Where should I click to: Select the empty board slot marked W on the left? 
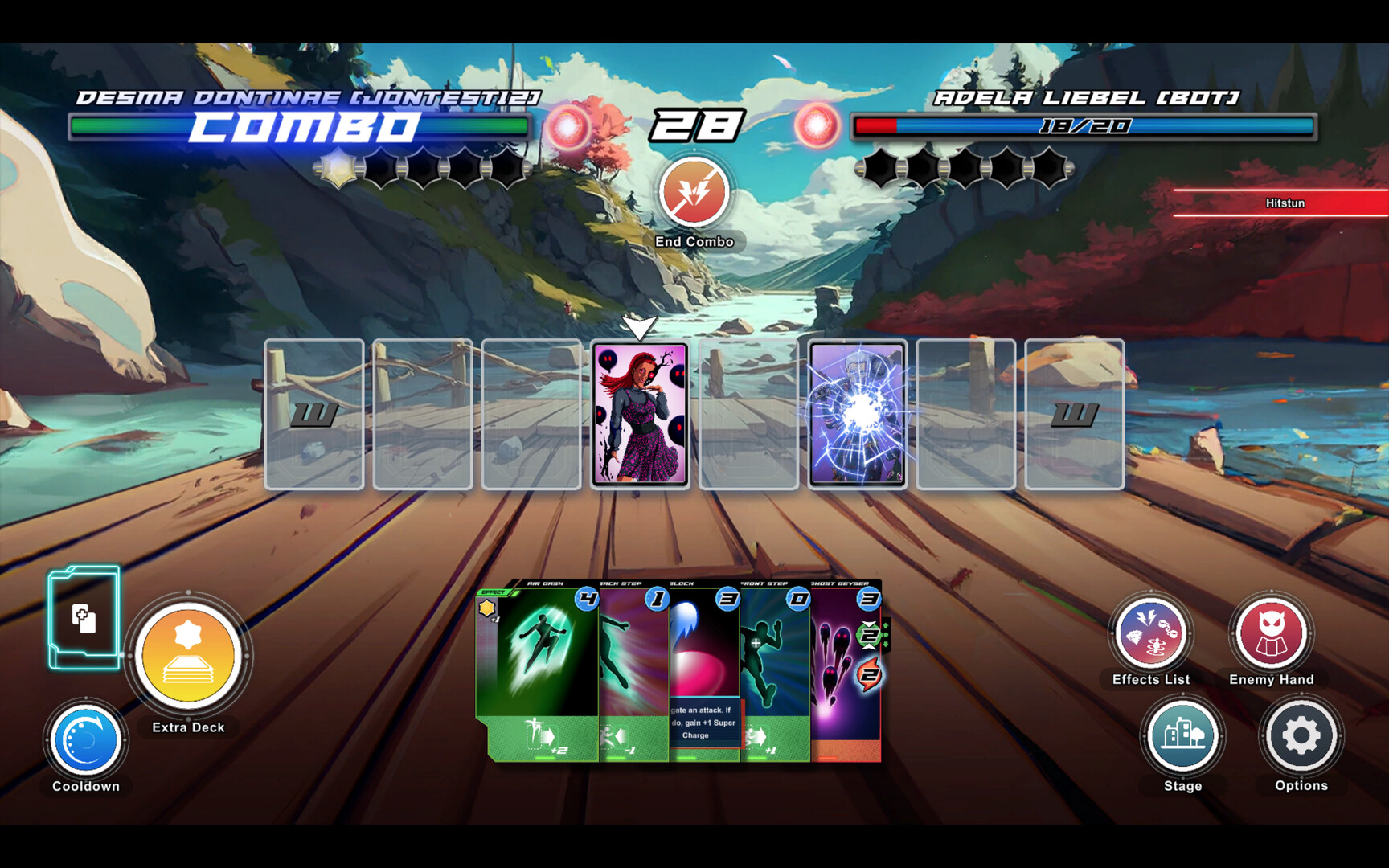point(316,414)
